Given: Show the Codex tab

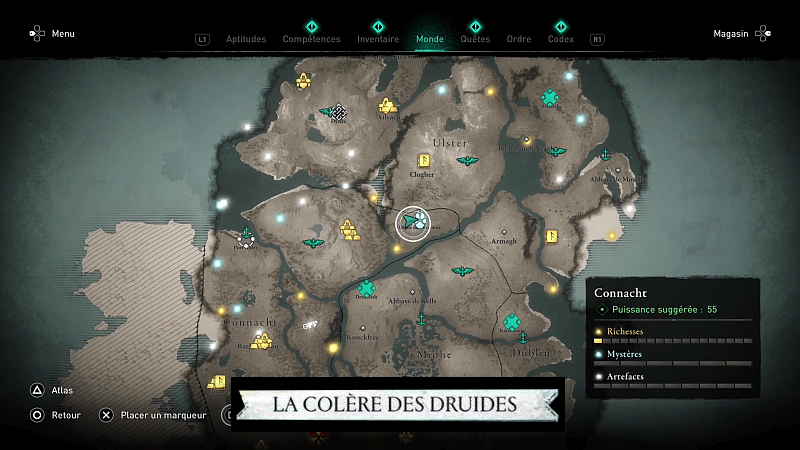Looking at the screenshot, I should (561, 39).
